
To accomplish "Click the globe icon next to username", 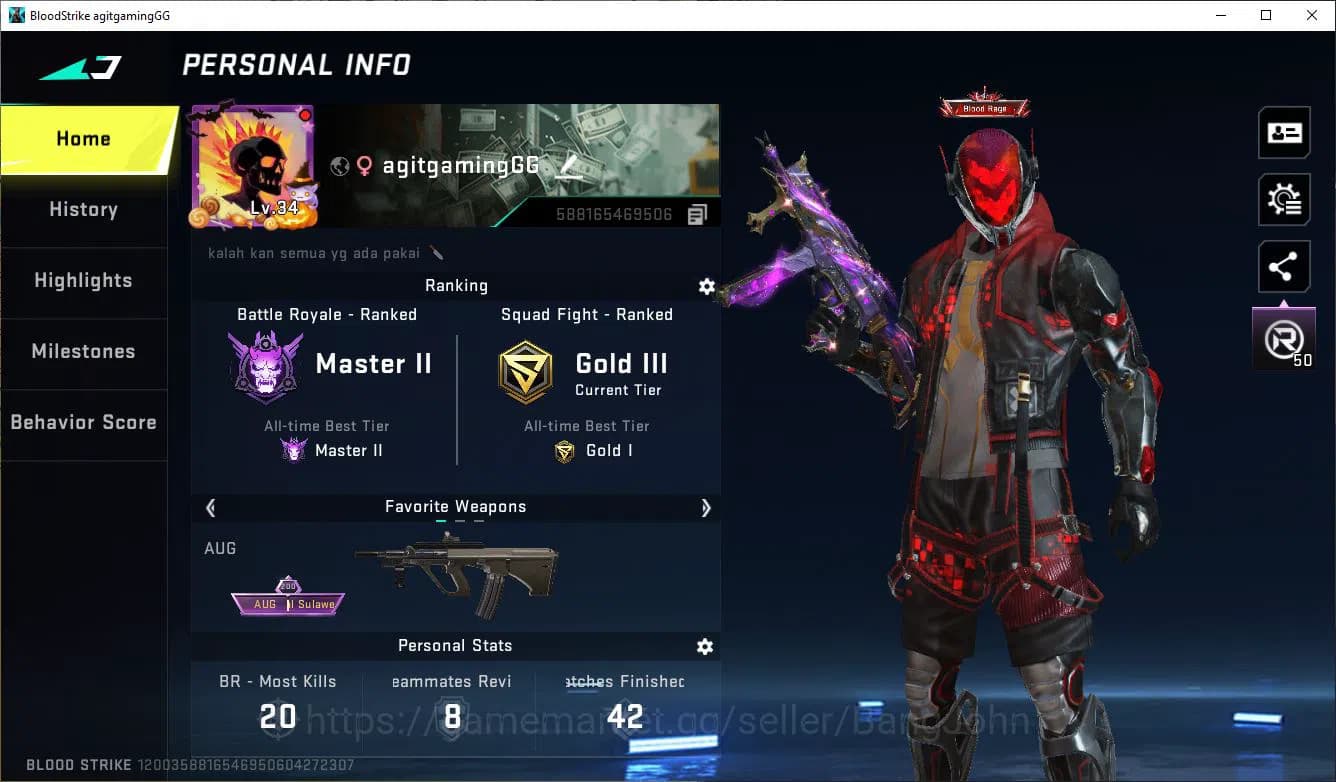I will (x=338, y=166).
